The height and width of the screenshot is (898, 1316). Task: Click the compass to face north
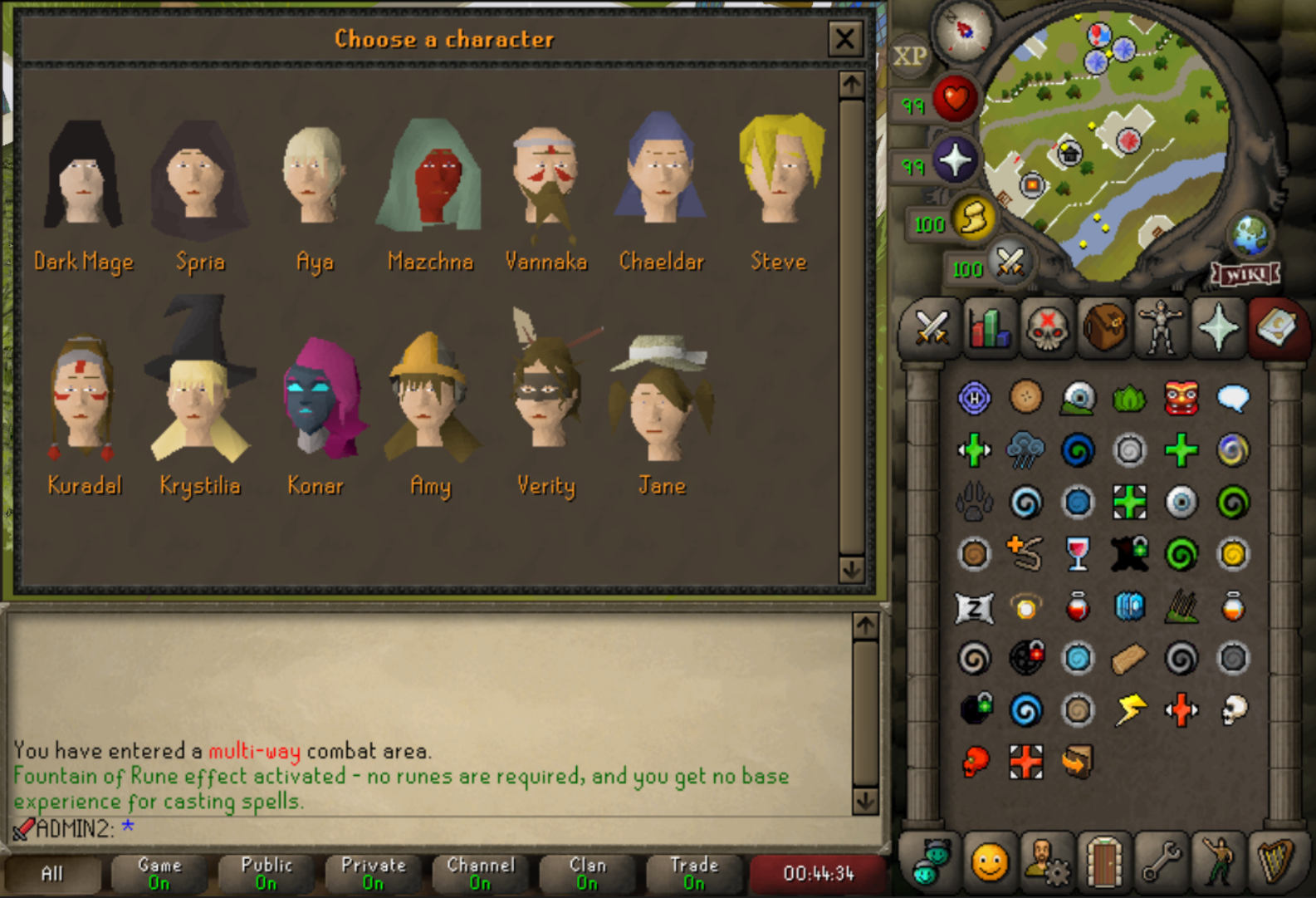pyautogui.click(x=964, y=31)
